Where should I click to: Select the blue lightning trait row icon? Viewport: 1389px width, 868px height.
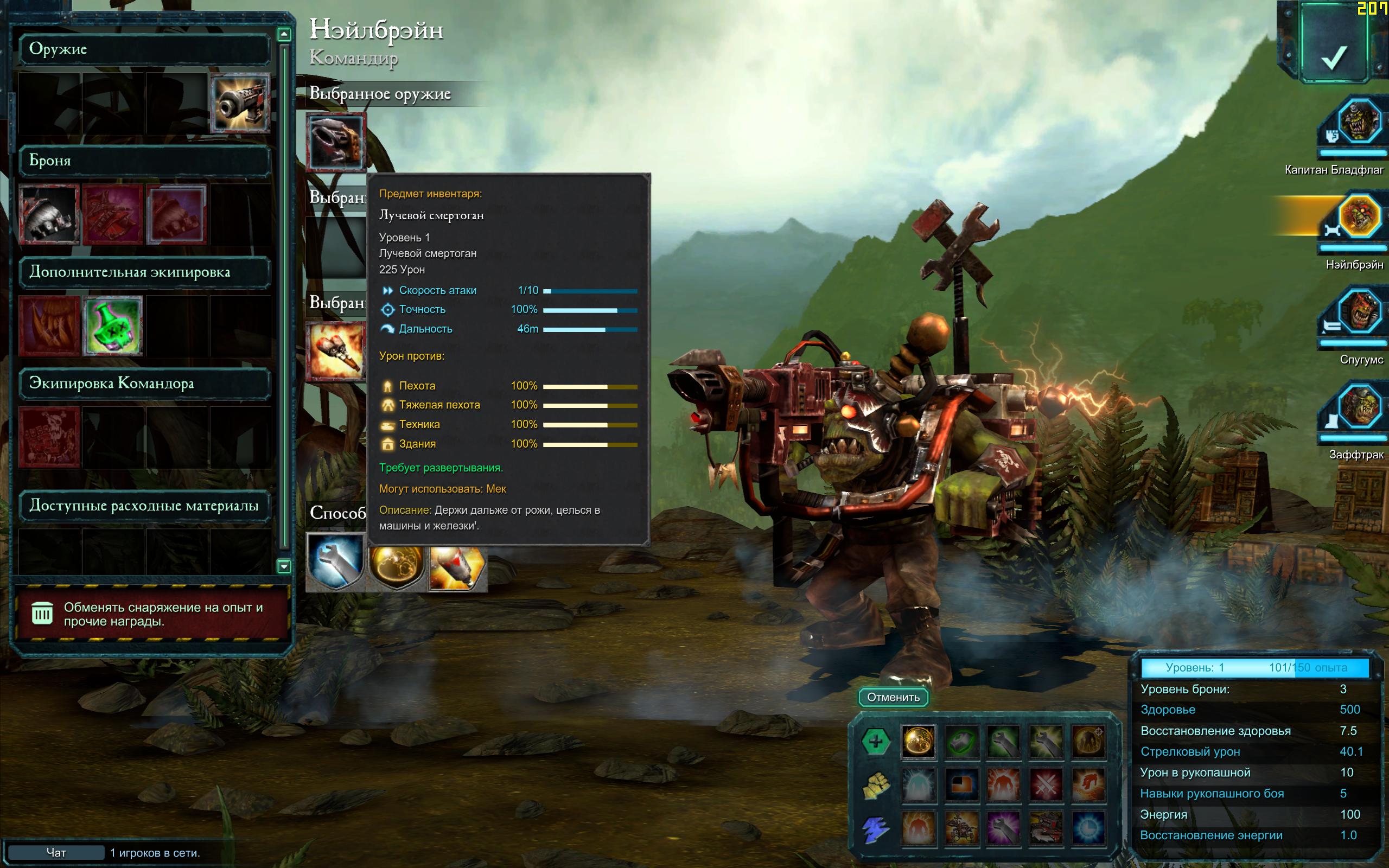coord(875,829)
